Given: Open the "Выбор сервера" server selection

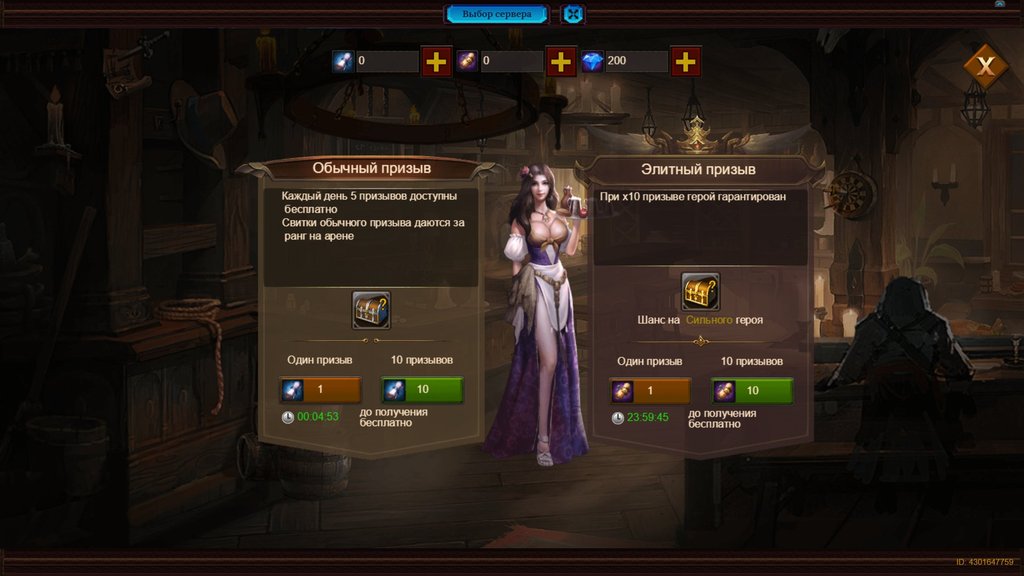Looking at the screenshot, I should point(497,14).
